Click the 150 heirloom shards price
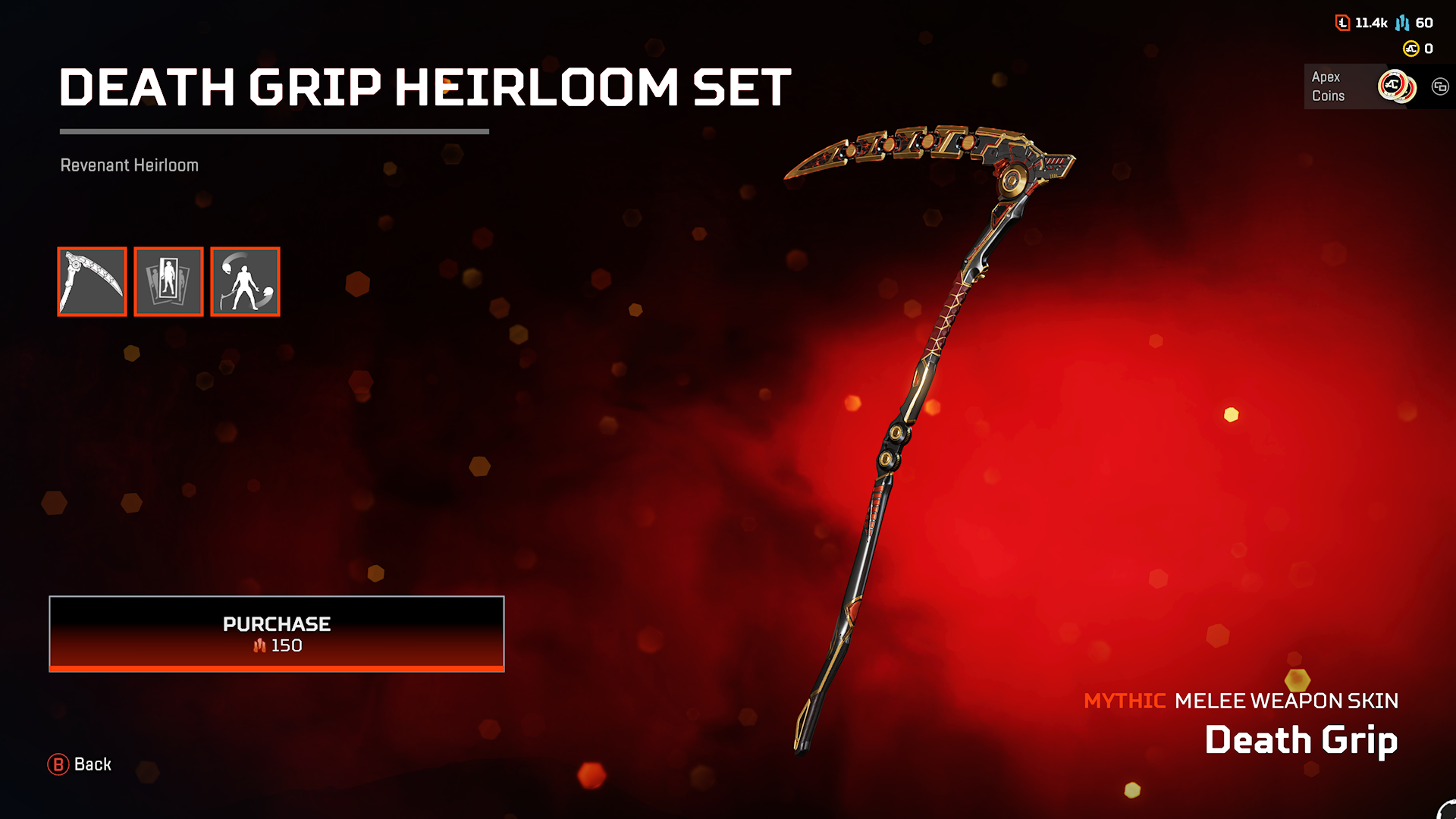 276,646
